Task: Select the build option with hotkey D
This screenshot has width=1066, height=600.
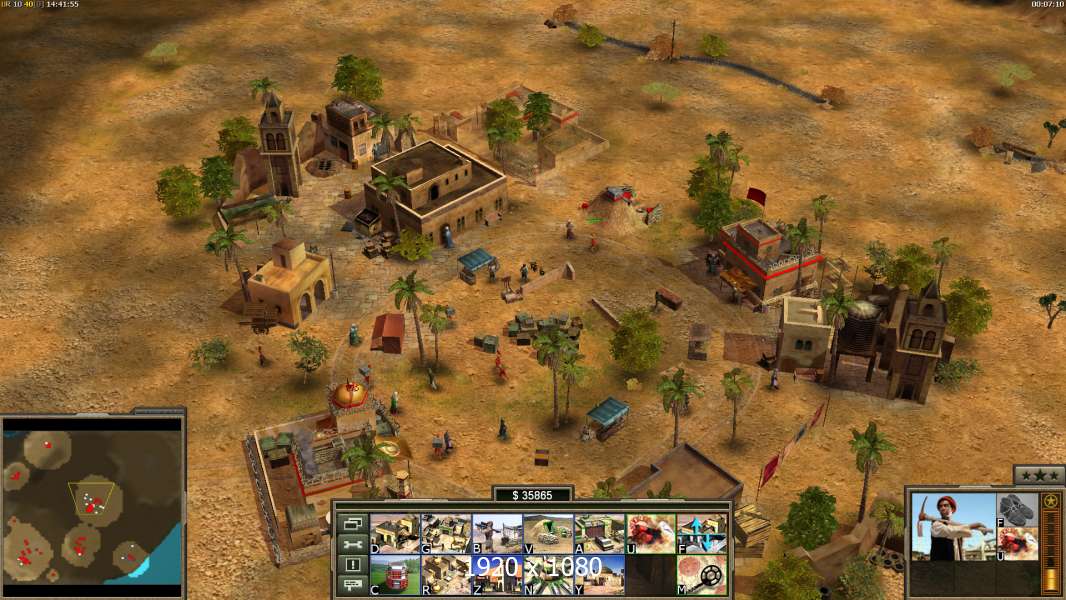Action: (x=394, y=533)
